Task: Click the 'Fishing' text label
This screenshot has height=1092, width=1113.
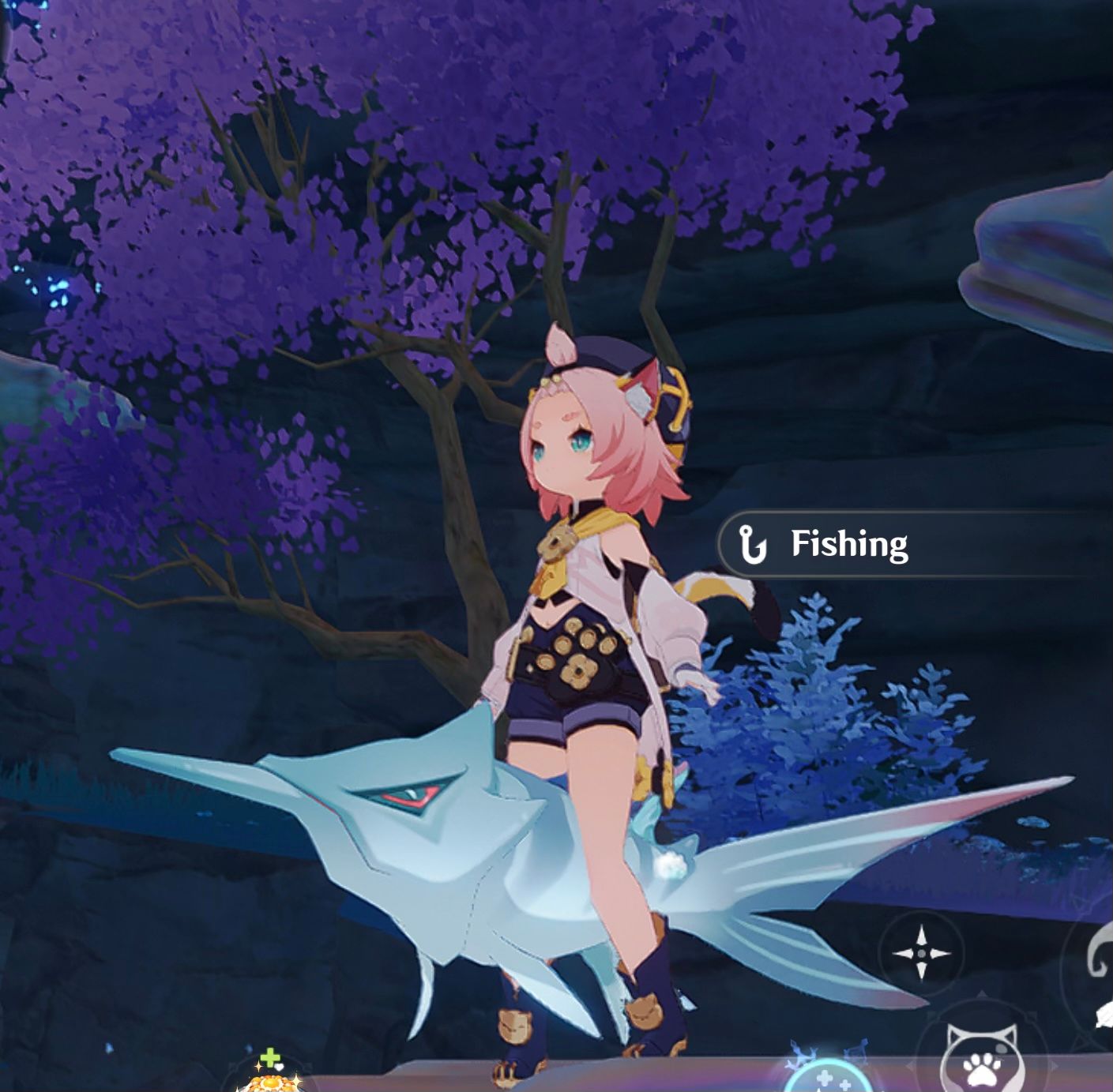Action: [x=849, y=543]
